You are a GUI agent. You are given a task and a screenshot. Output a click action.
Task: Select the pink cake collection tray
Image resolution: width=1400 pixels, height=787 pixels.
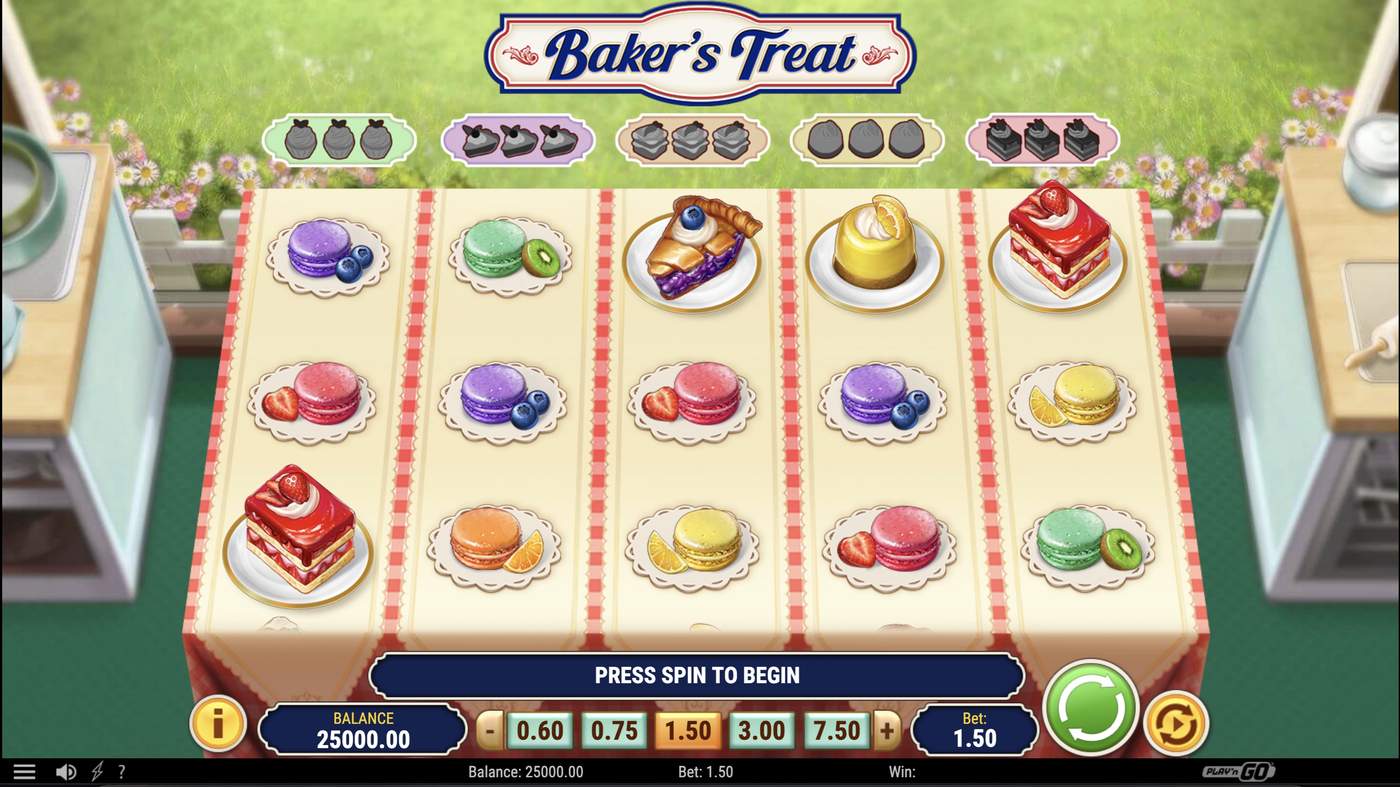click(1043, 140)
